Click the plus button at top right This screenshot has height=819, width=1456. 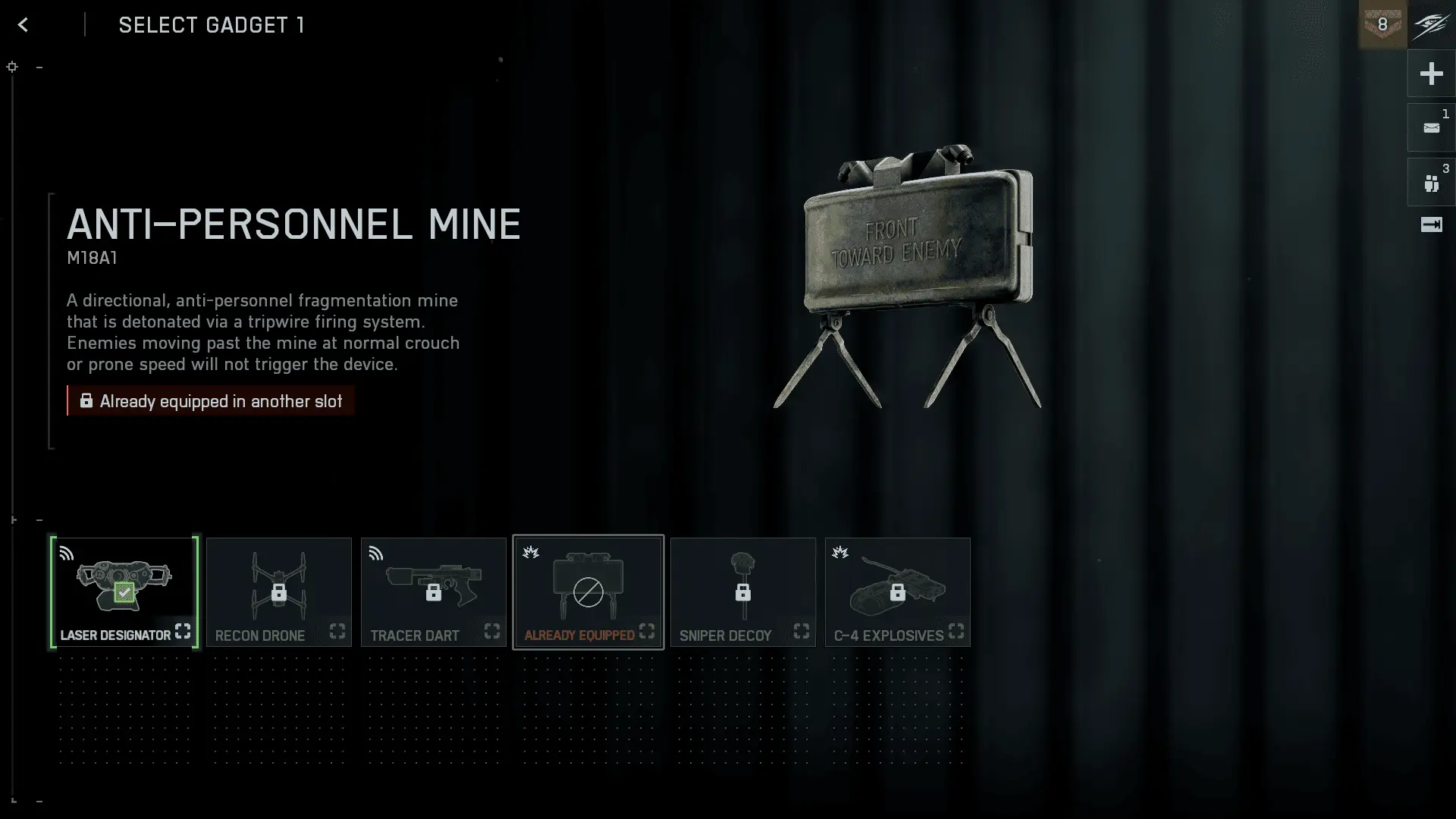pyautogui.click(x=1431, y=74)
